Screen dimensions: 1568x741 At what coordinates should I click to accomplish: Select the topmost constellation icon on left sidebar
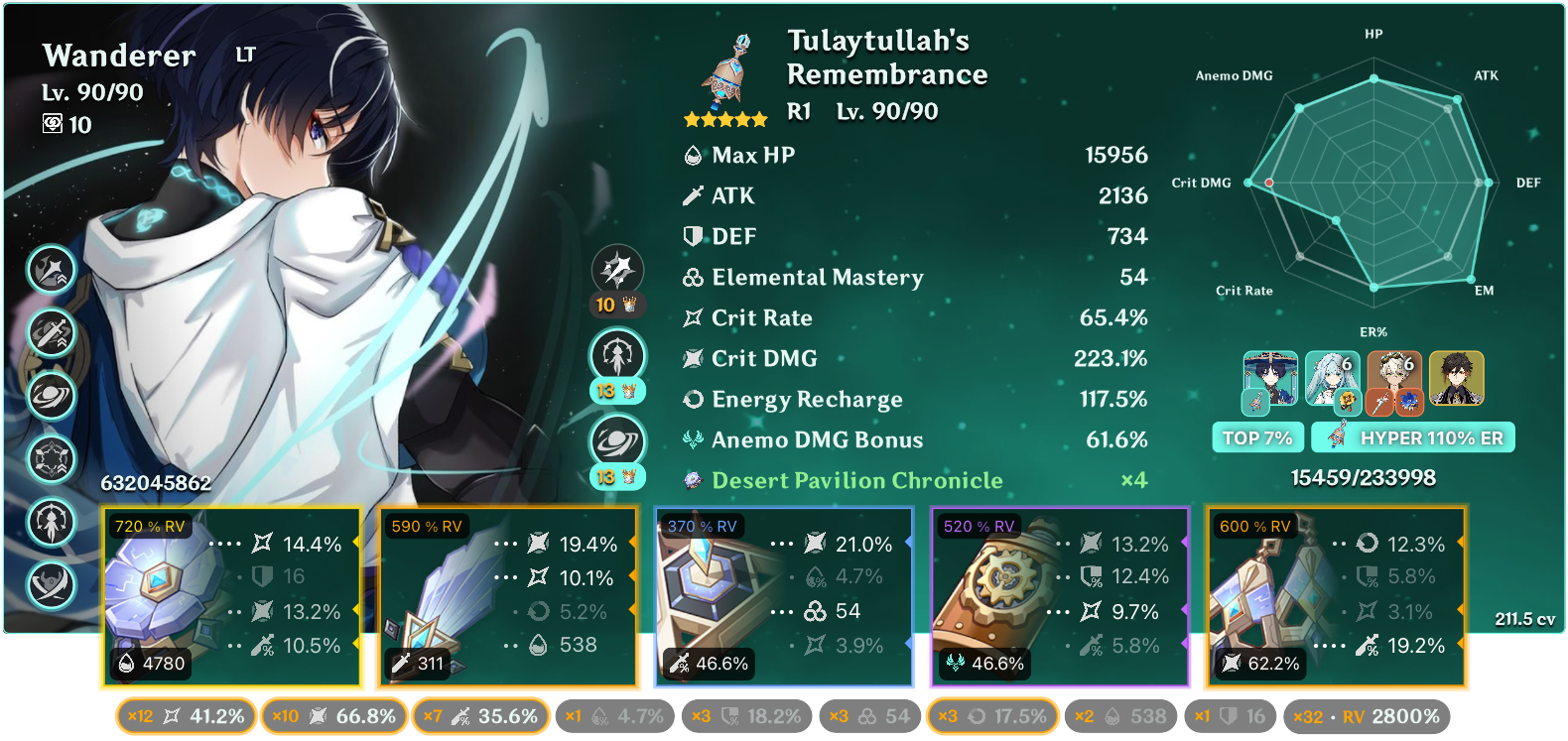pyautogui.click(x=51, y=269)
